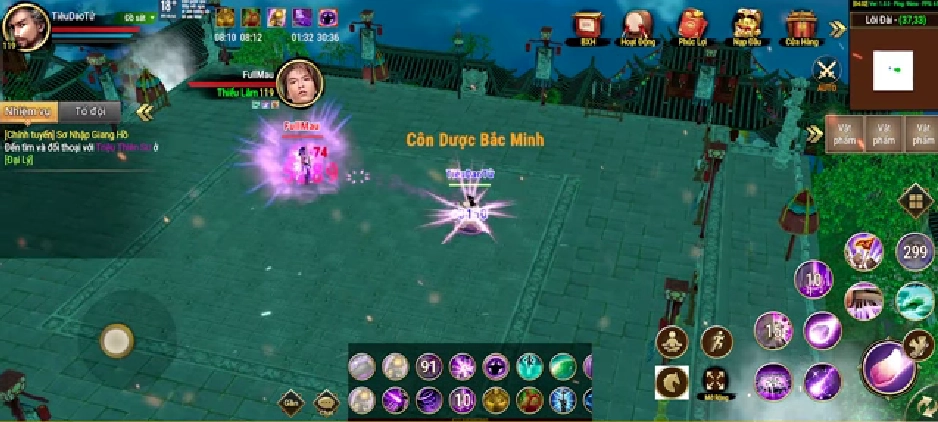
Task: Toggle the running figure sprint button
Action: 717,342
